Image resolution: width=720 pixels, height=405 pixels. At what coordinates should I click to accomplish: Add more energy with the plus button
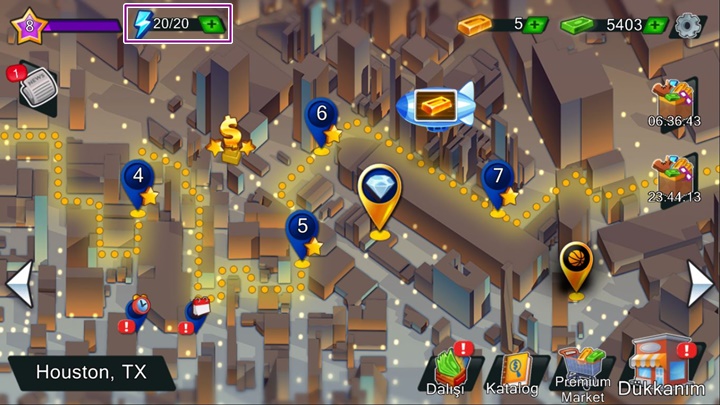coord(212,25)
